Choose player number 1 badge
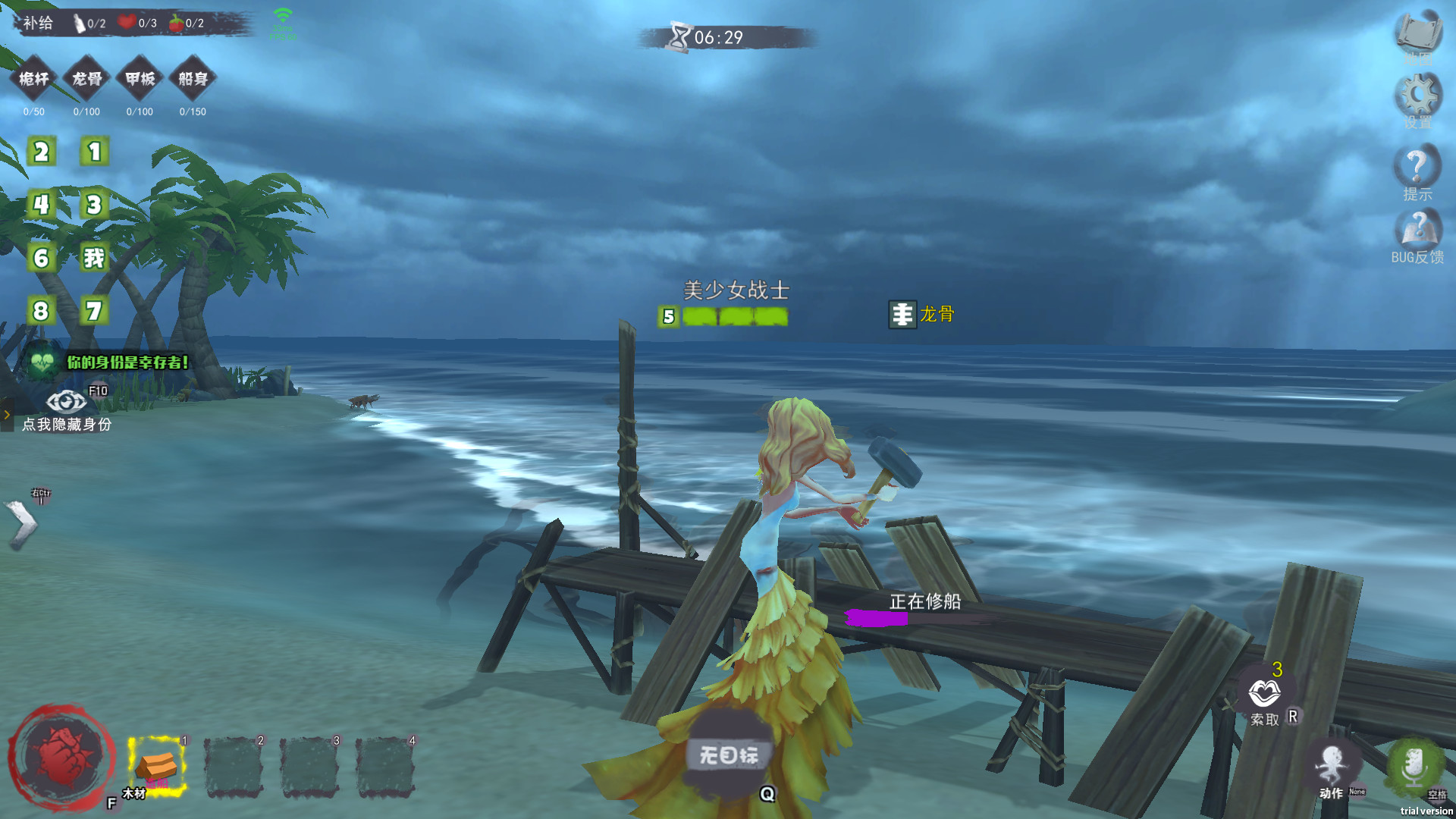Viewport: 1456px width, 819px height. click(x=95, y=152)
